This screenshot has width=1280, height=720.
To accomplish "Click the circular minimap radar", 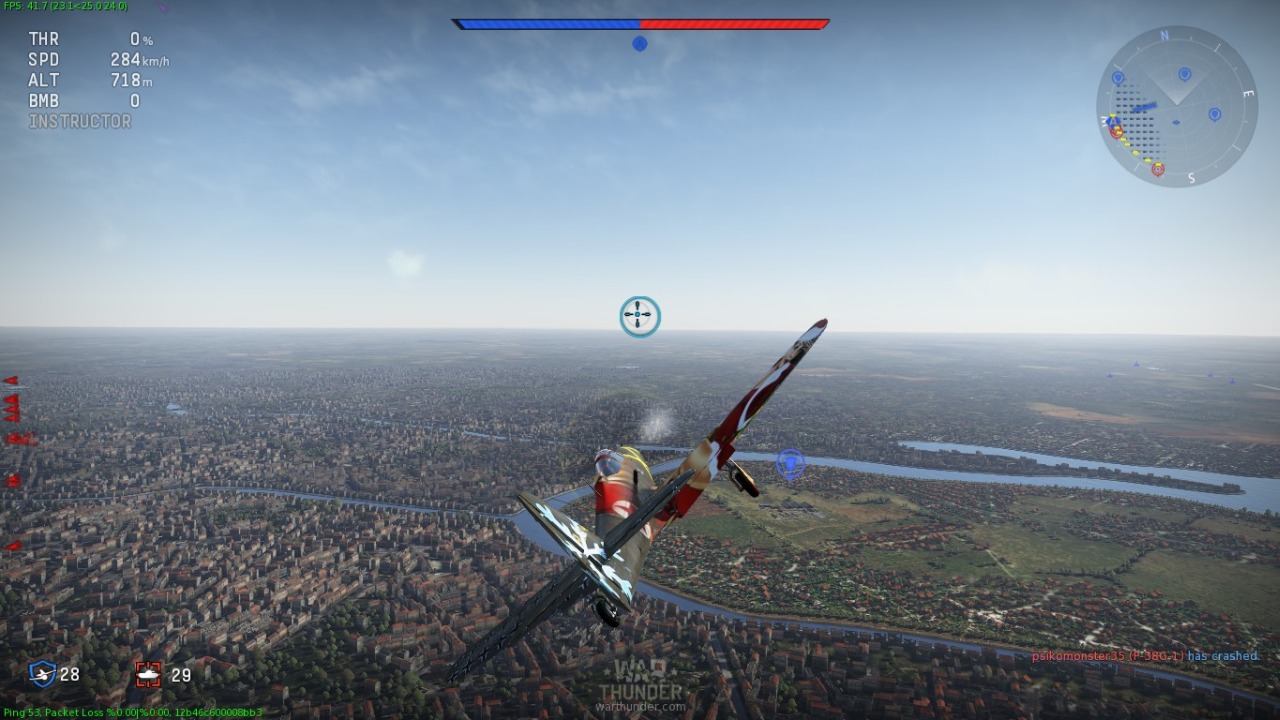I will pos(1176,106).
